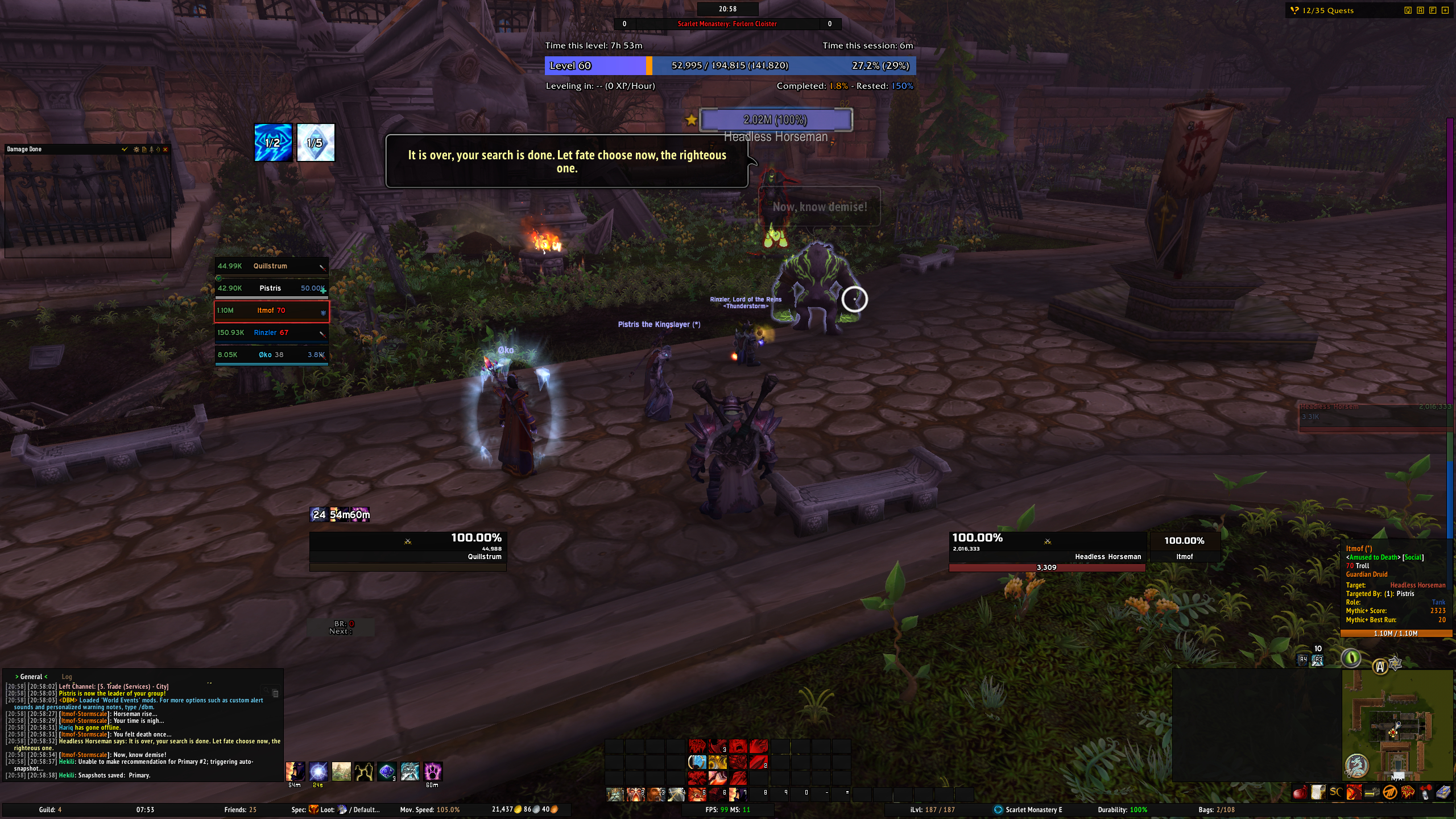Select Pistris in the party frames

(x=271, y=288)
